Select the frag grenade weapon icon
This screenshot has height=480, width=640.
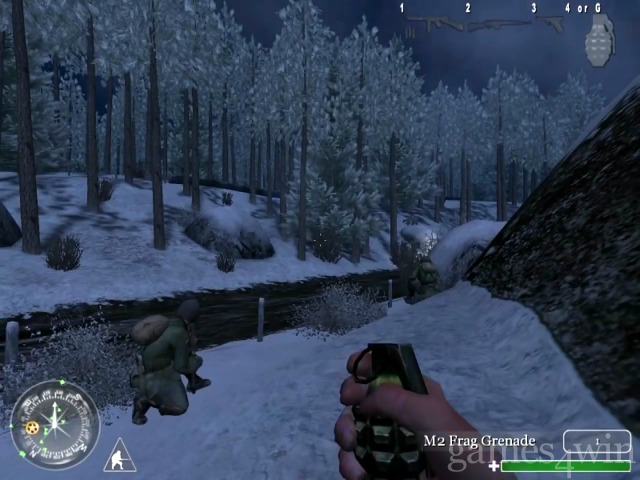pos(598,41)
